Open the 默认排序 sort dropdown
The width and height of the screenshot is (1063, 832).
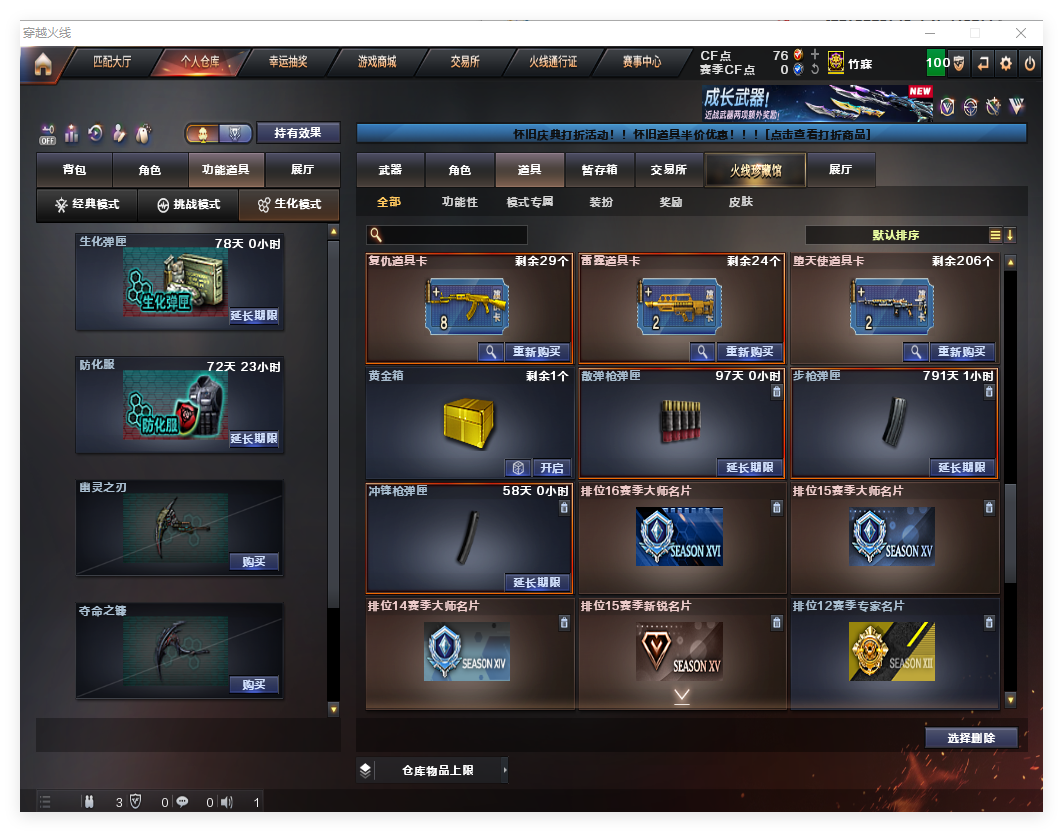click(897, 235)
